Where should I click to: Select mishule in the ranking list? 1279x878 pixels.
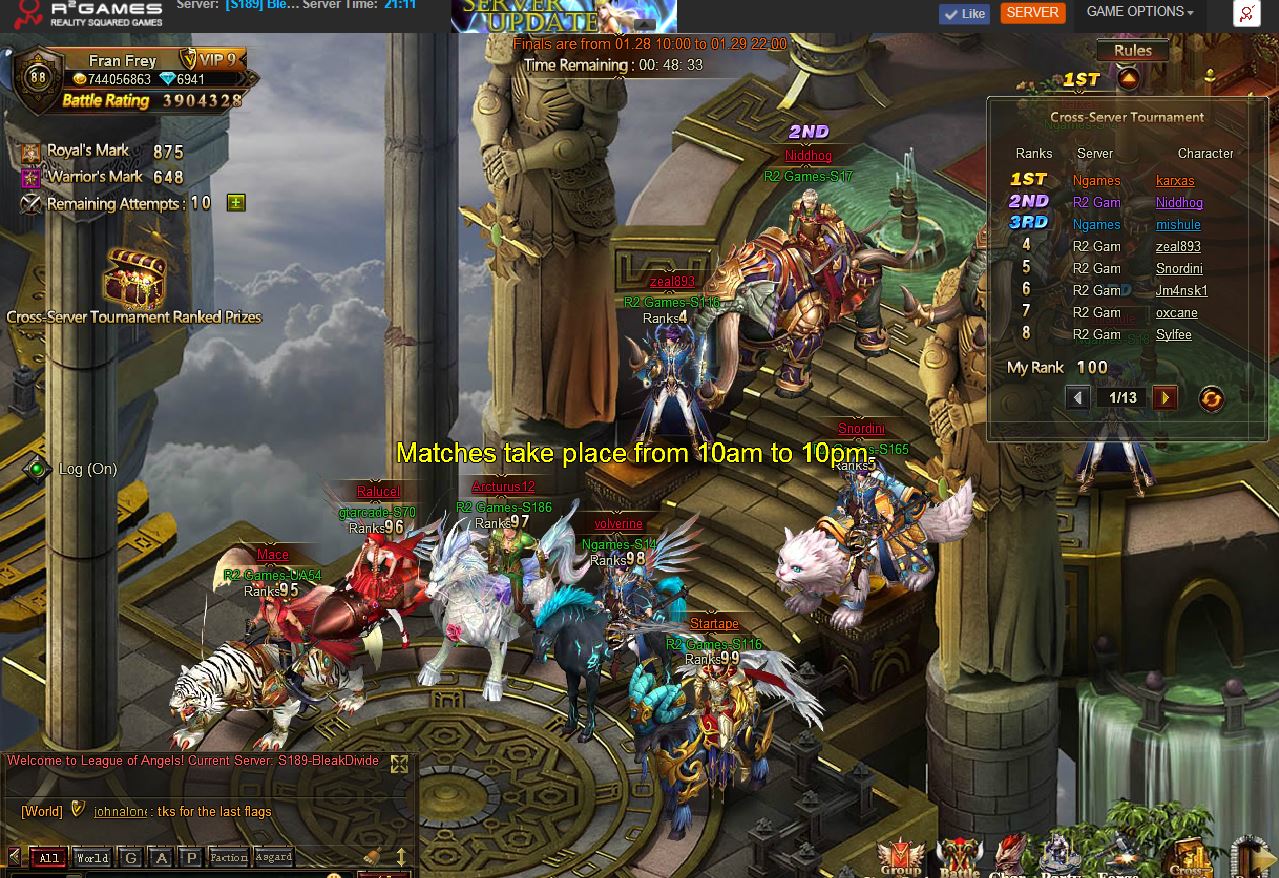click(x=1178, y=225)
